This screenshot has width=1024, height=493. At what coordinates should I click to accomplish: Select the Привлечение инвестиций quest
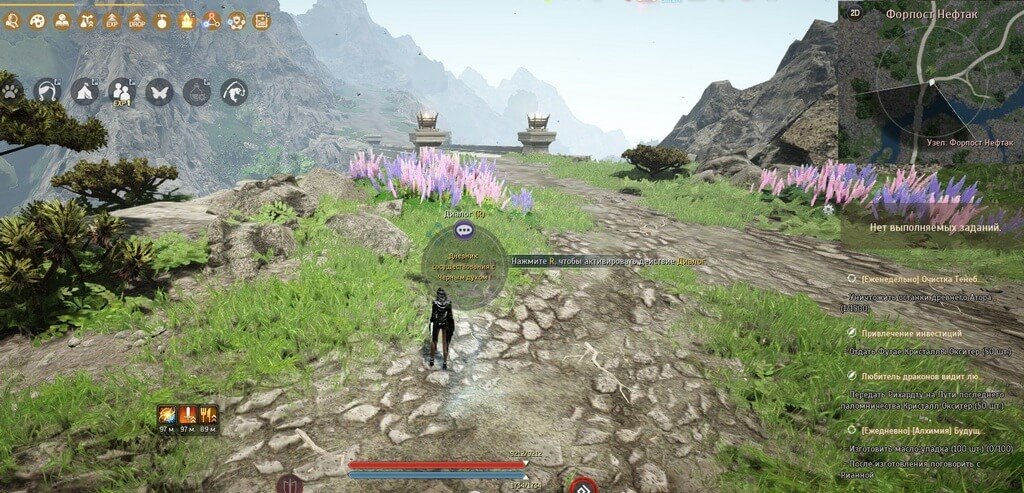pos(905,332)
